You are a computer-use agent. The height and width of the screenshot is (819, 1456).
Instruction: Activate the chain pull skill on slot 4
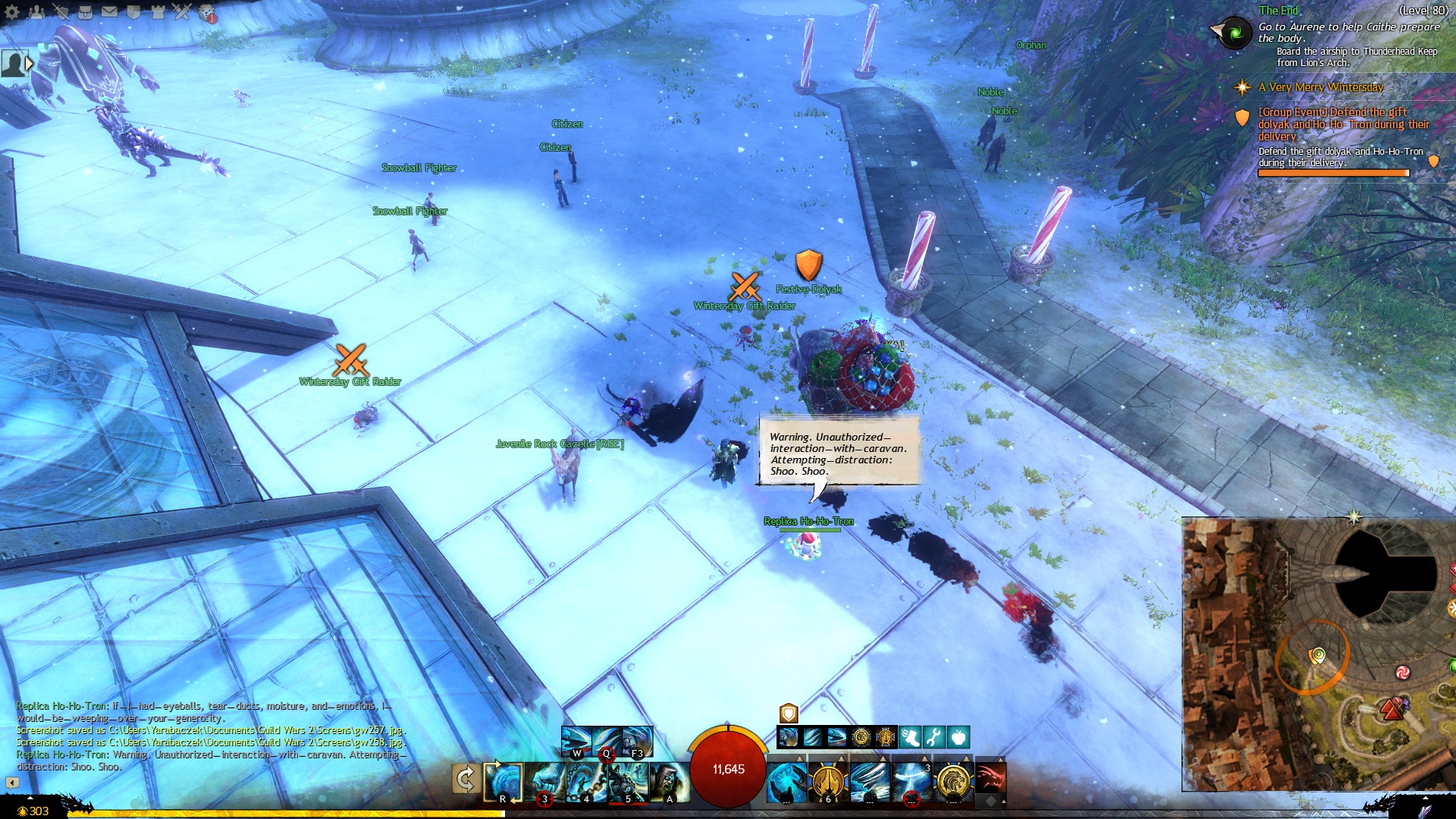pyautogui.click(x=586, y=781)
